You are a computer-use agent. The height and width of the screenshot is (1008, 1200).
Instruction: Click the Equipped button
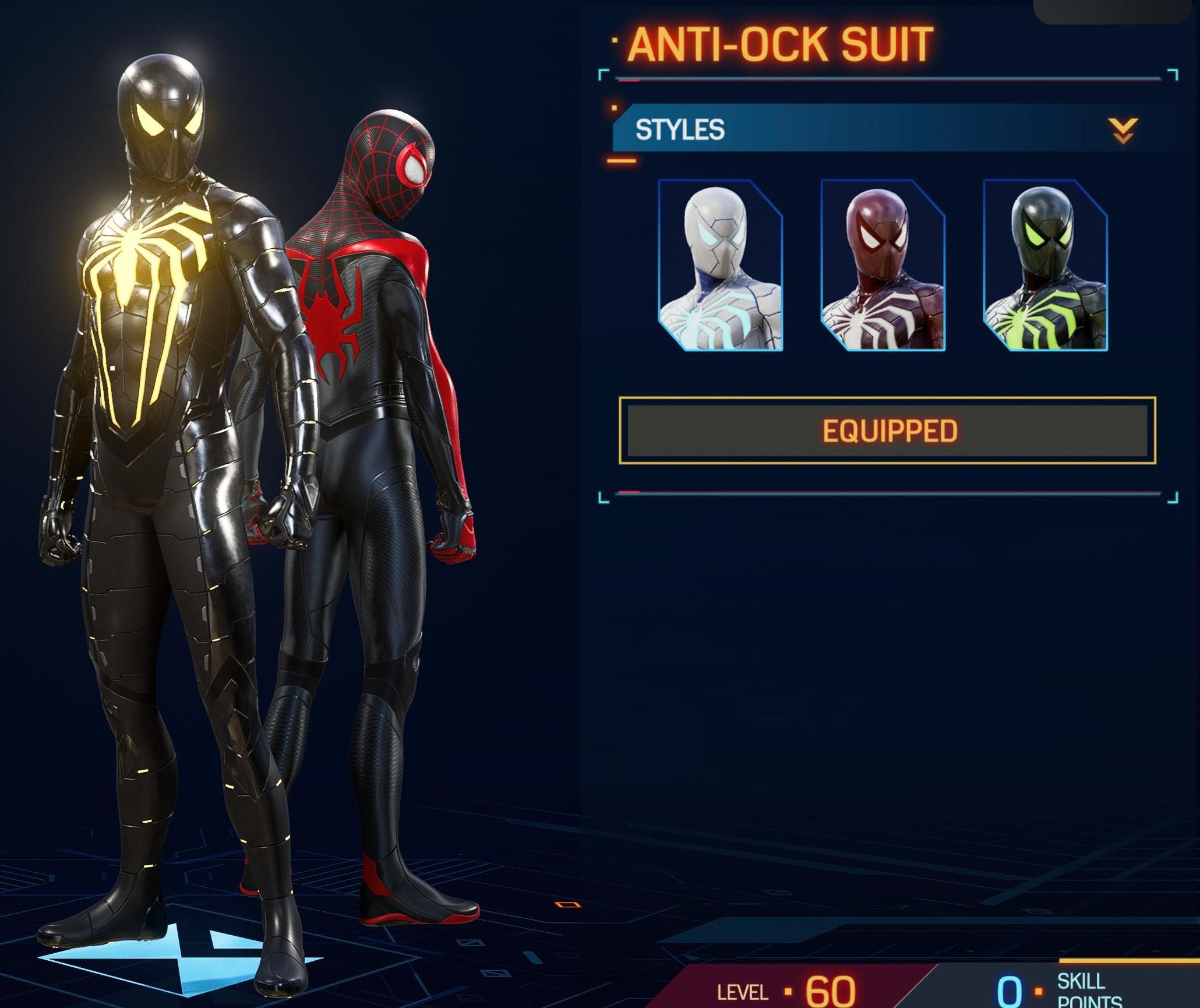(887, 431)
